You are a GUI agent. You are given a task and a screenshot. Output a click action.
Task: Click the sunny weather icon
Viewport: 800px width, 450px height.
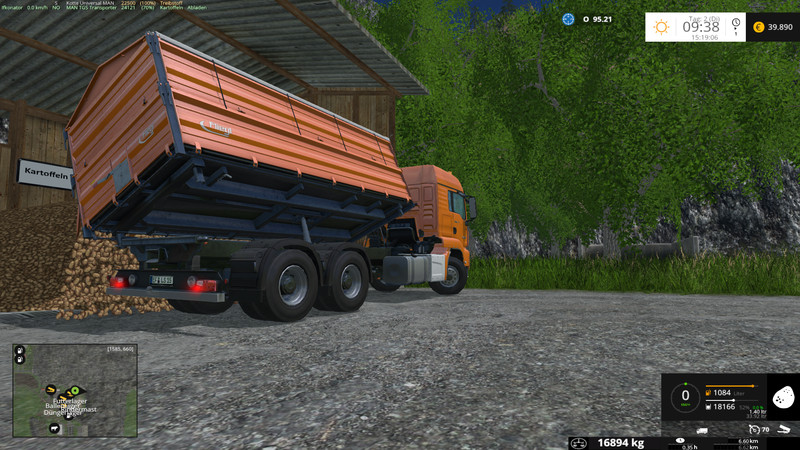661,27
